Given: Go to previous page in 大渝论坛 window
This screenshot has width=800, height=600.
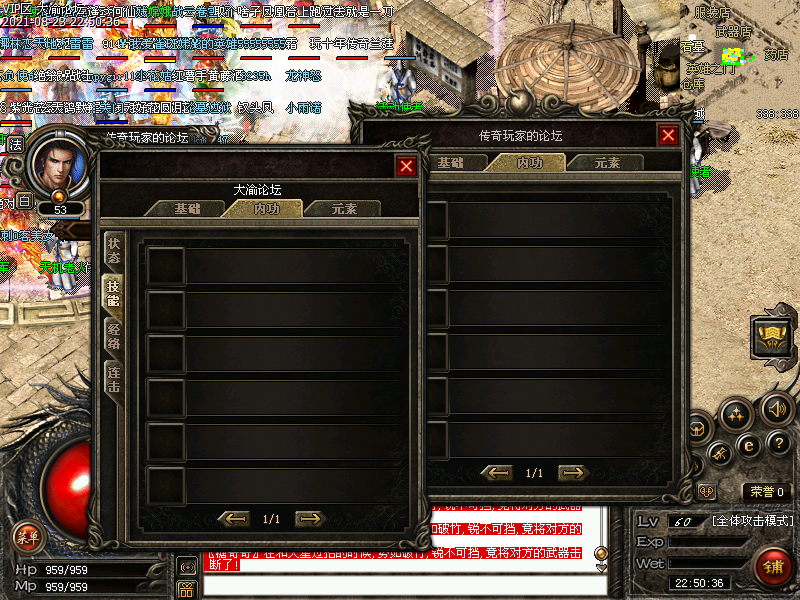Looking at the screenshot, I should (233, 518).
